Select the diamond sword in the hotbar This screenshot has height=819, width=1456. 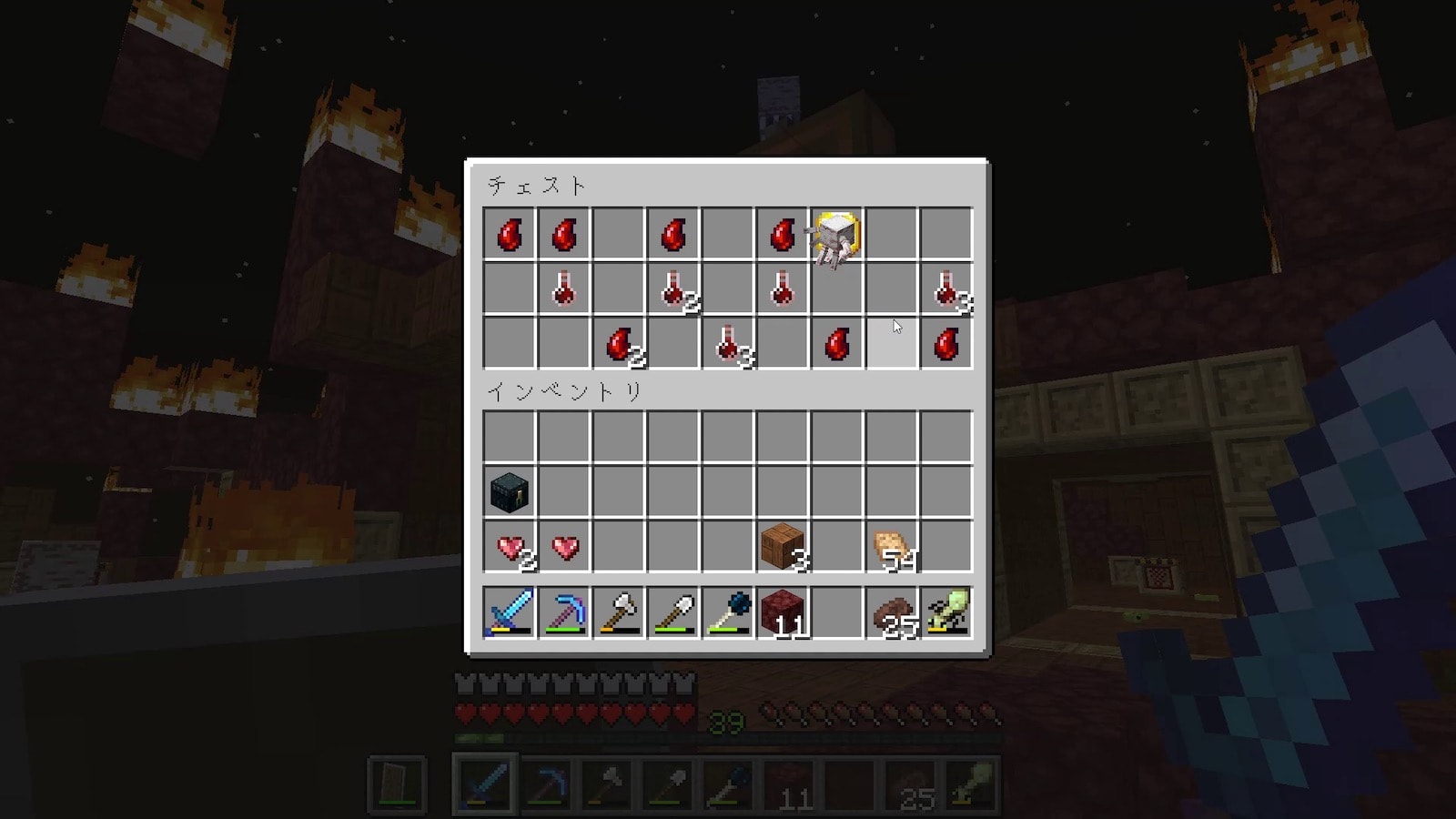pyautogui.click(x=510, y=612)
